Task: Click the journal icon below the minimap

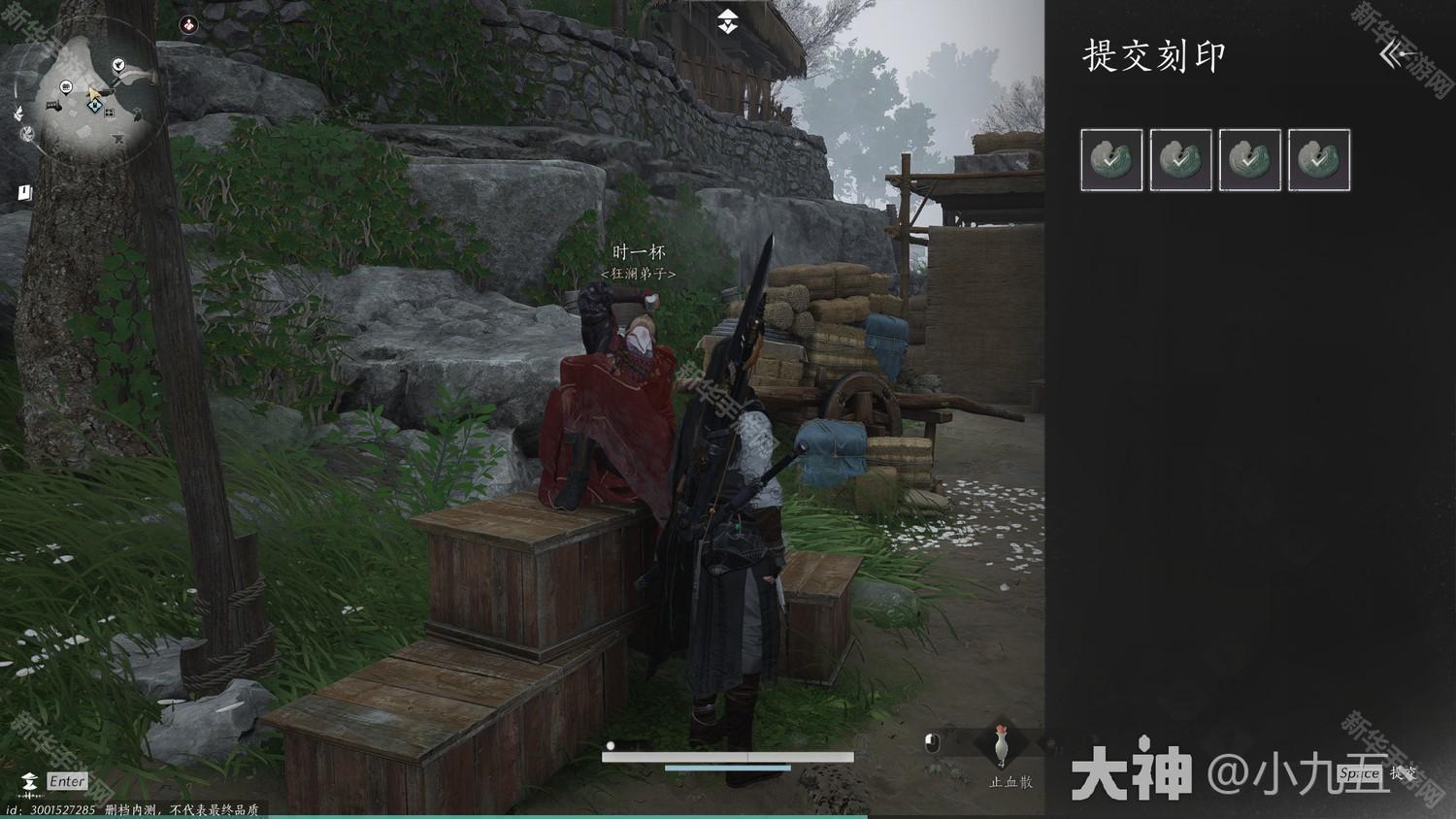Action: click(x=24, y=191)
